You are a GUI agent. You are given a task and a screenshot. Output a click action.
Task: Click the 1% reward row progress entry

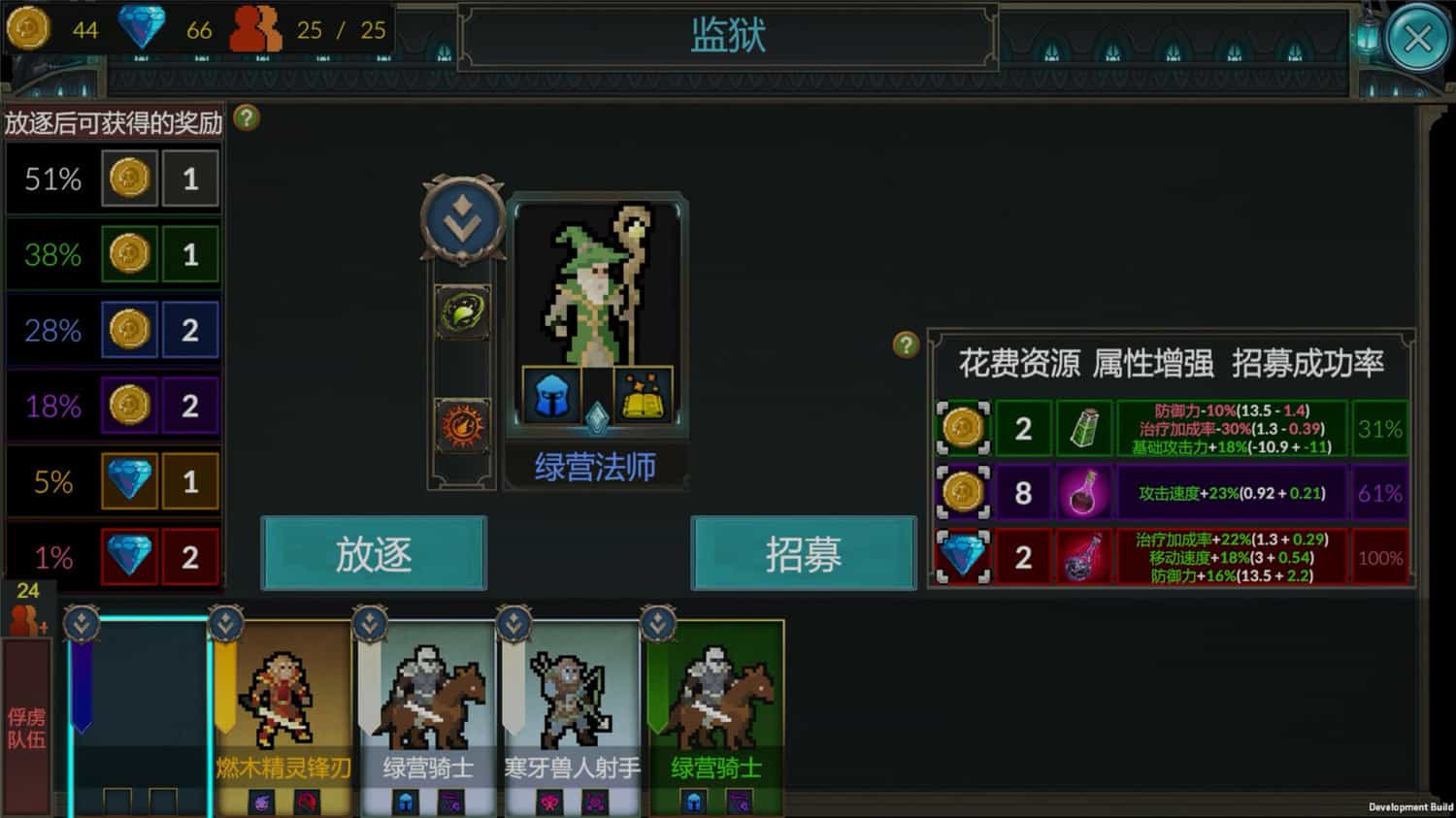pyautogui.click(x=113, y=556)
